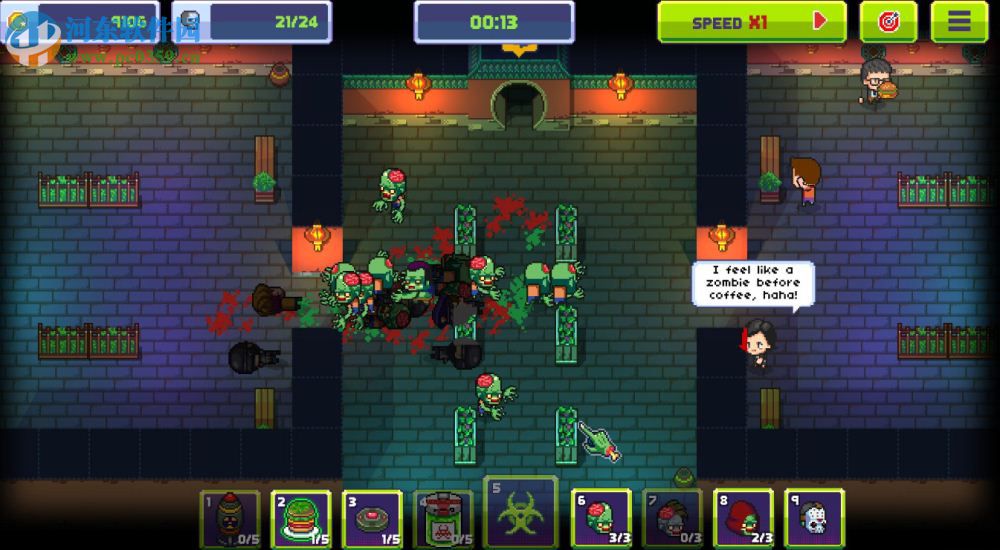The image size is (1000, 550).
Task: Deploy the exposed-brain zombie from slot 6
Action: tap(601, 518)
